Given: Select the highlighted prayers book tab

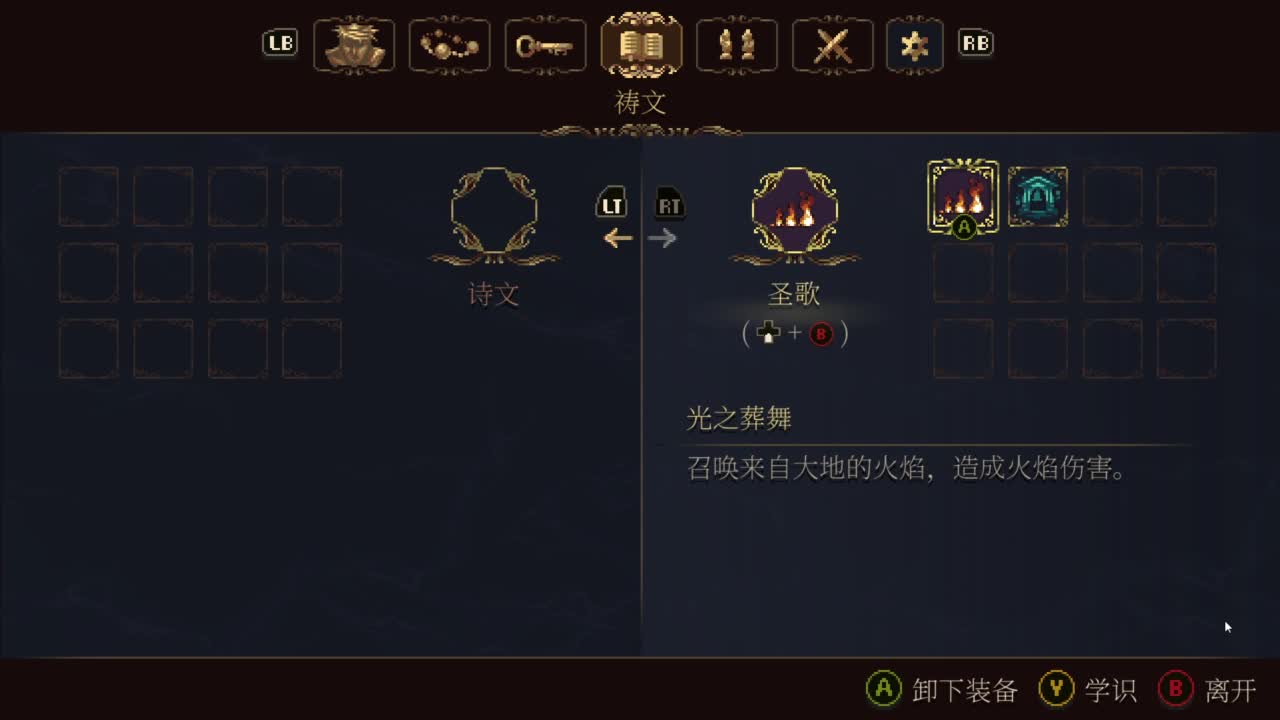Looking at the screenshot, I should pyautogui.click(x=641, y=44).
